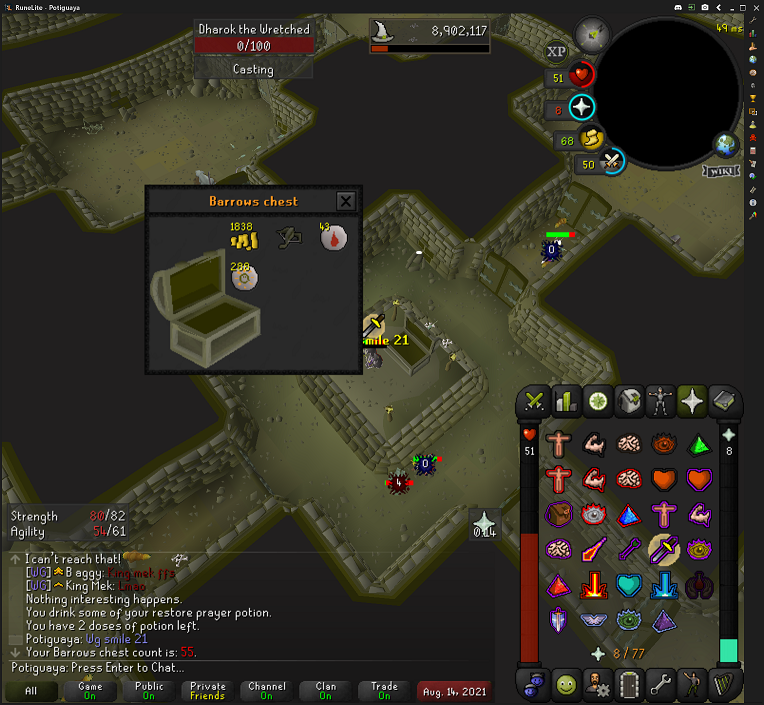764x705 pixels.
Task: Open the wrench Settings tab
Action: click(660, 685)
